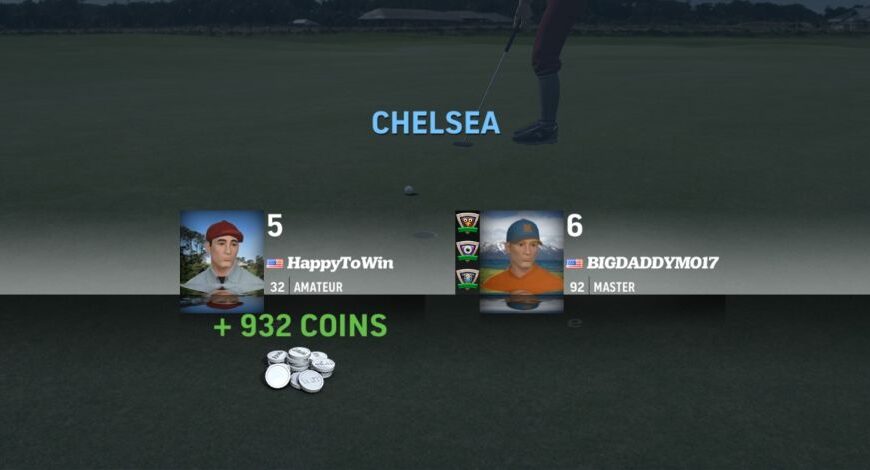Select HappyToWin's player portrait
870x470 pixels.
[x=222, y=261]
